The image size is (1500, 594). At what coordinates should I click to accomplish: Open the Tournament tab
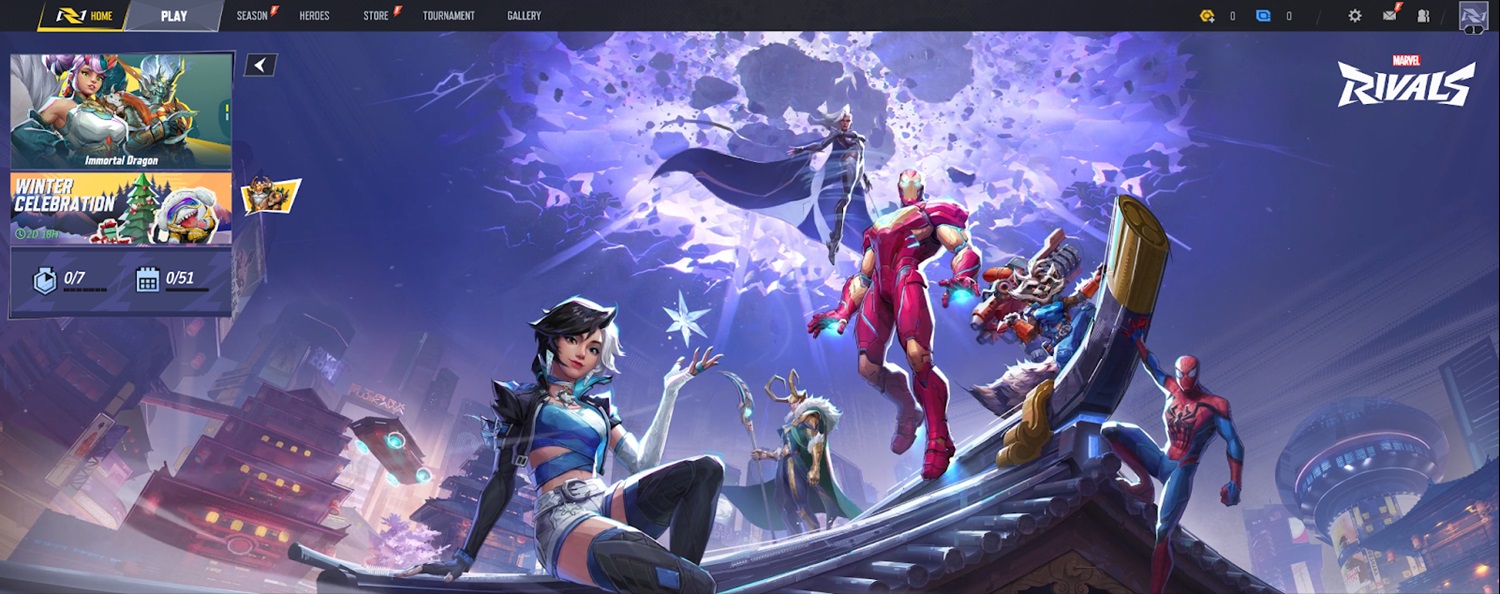(x=448, y=16)
